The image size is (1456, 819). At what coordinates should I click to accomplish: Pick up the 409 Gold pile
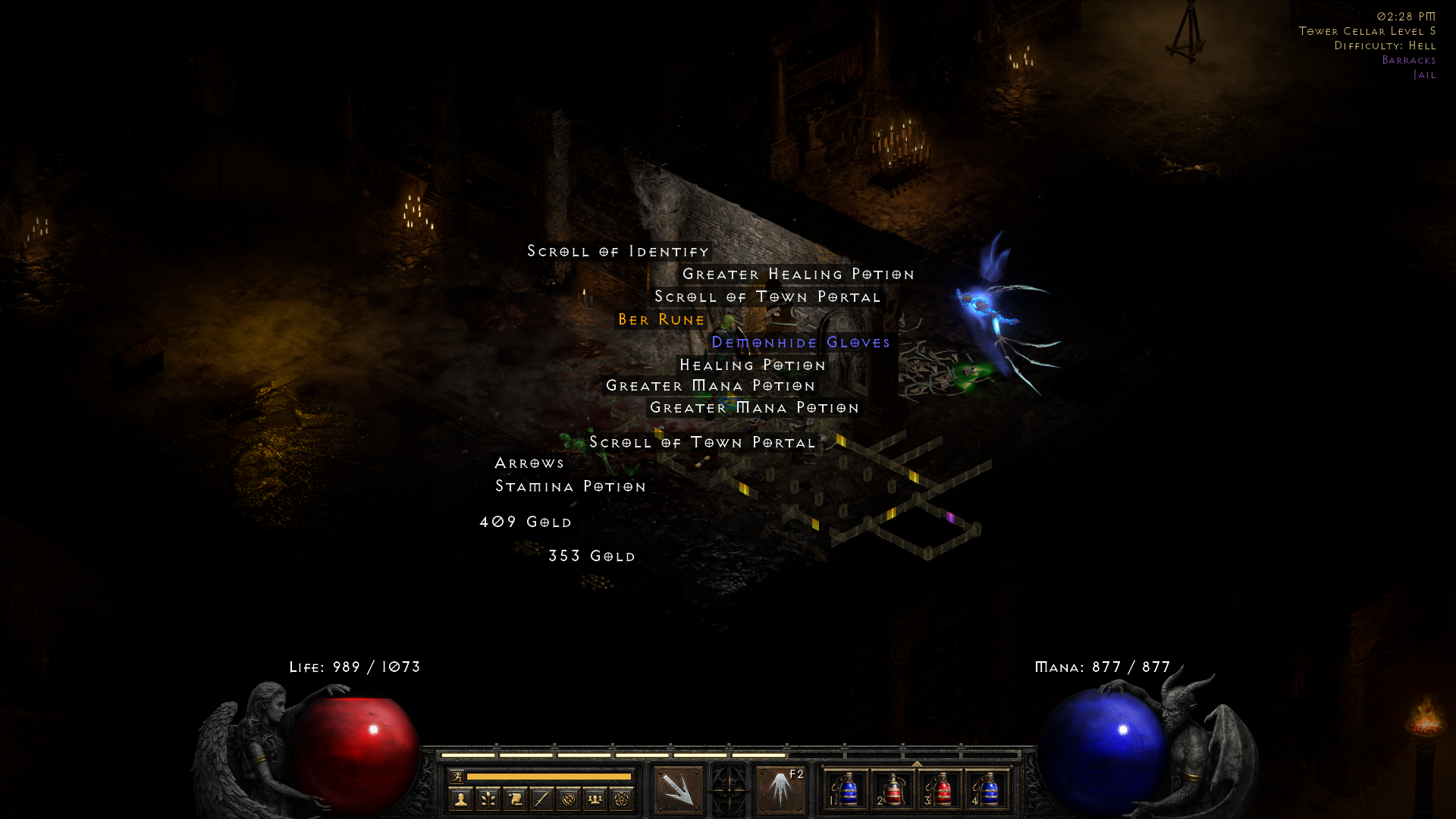tap(525, 522)
